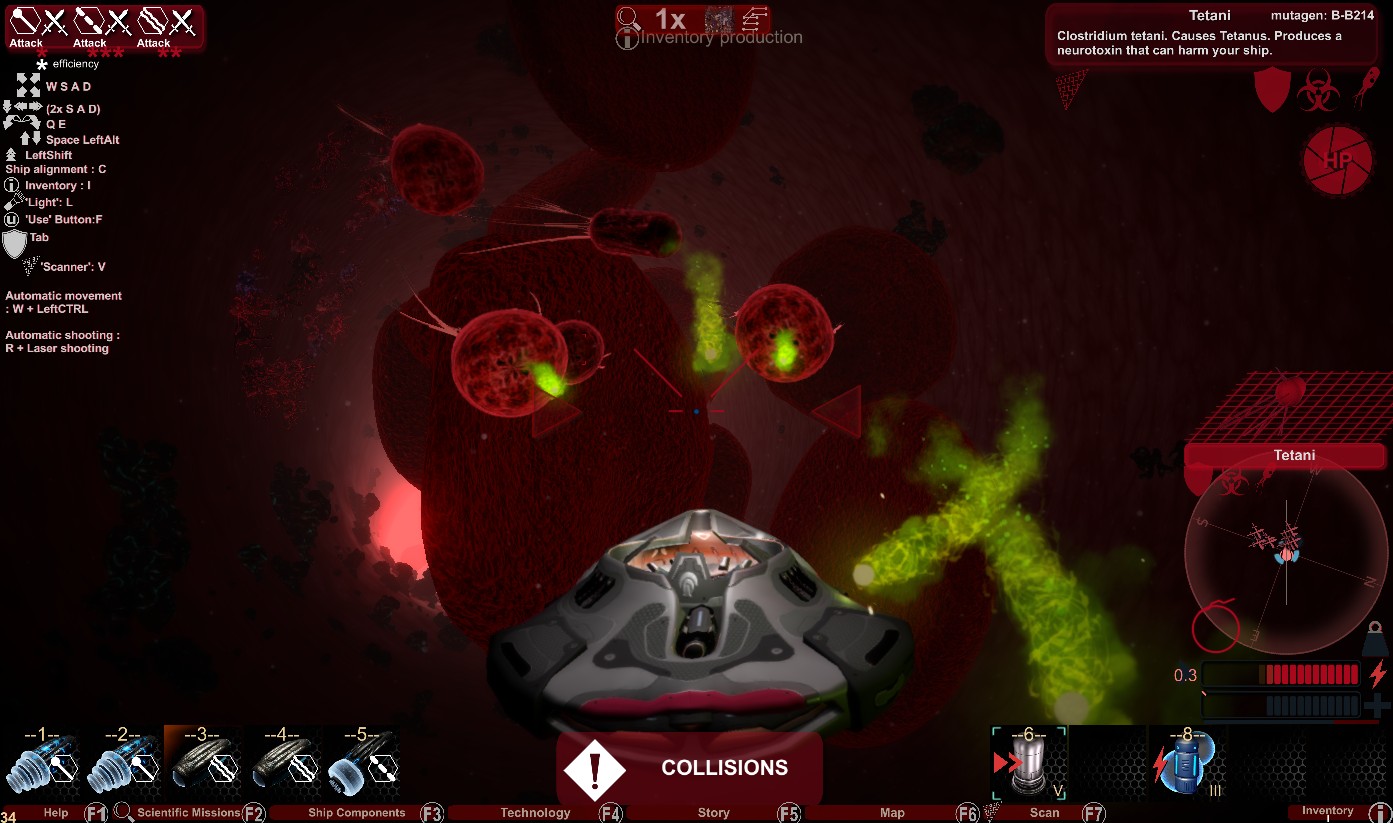Open the Inventory from the bottom bar
The height and width of the screenshot is (823, 1393).
(x=1328, y=812)
